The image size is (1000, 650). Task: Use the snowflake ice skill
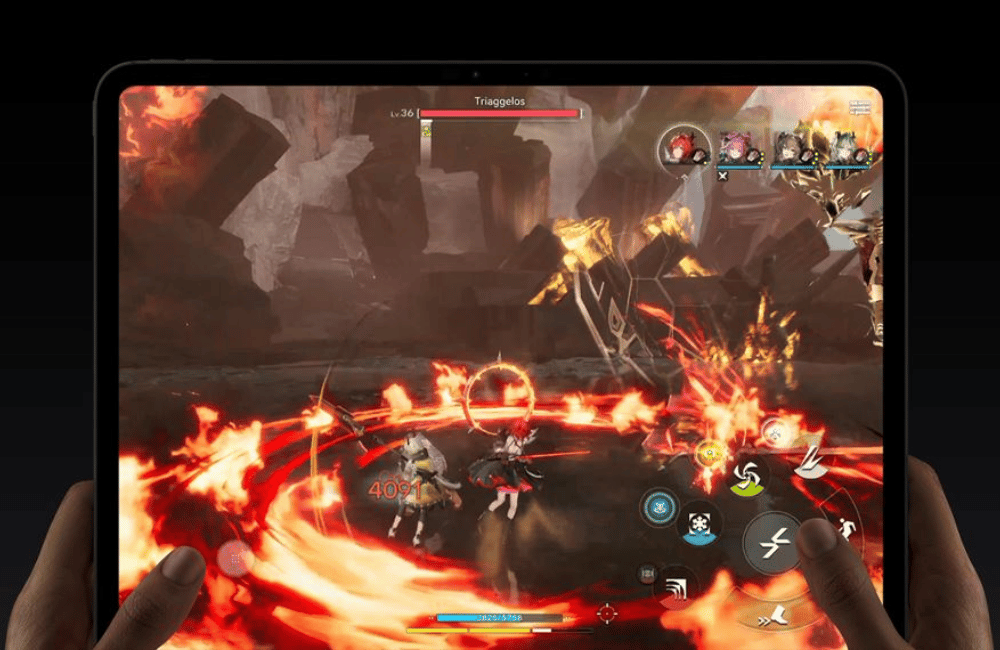click(699, 524)
